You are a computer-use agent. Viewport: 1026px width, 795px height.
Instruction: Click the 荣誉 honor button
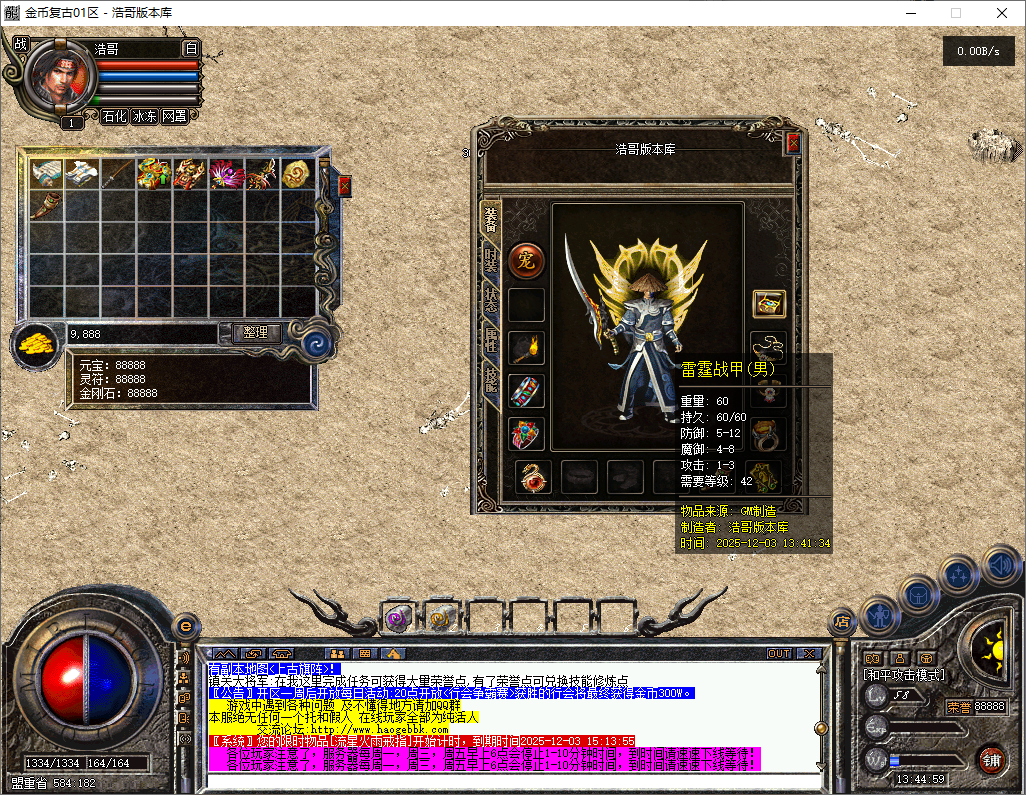[x=959, y=707]
